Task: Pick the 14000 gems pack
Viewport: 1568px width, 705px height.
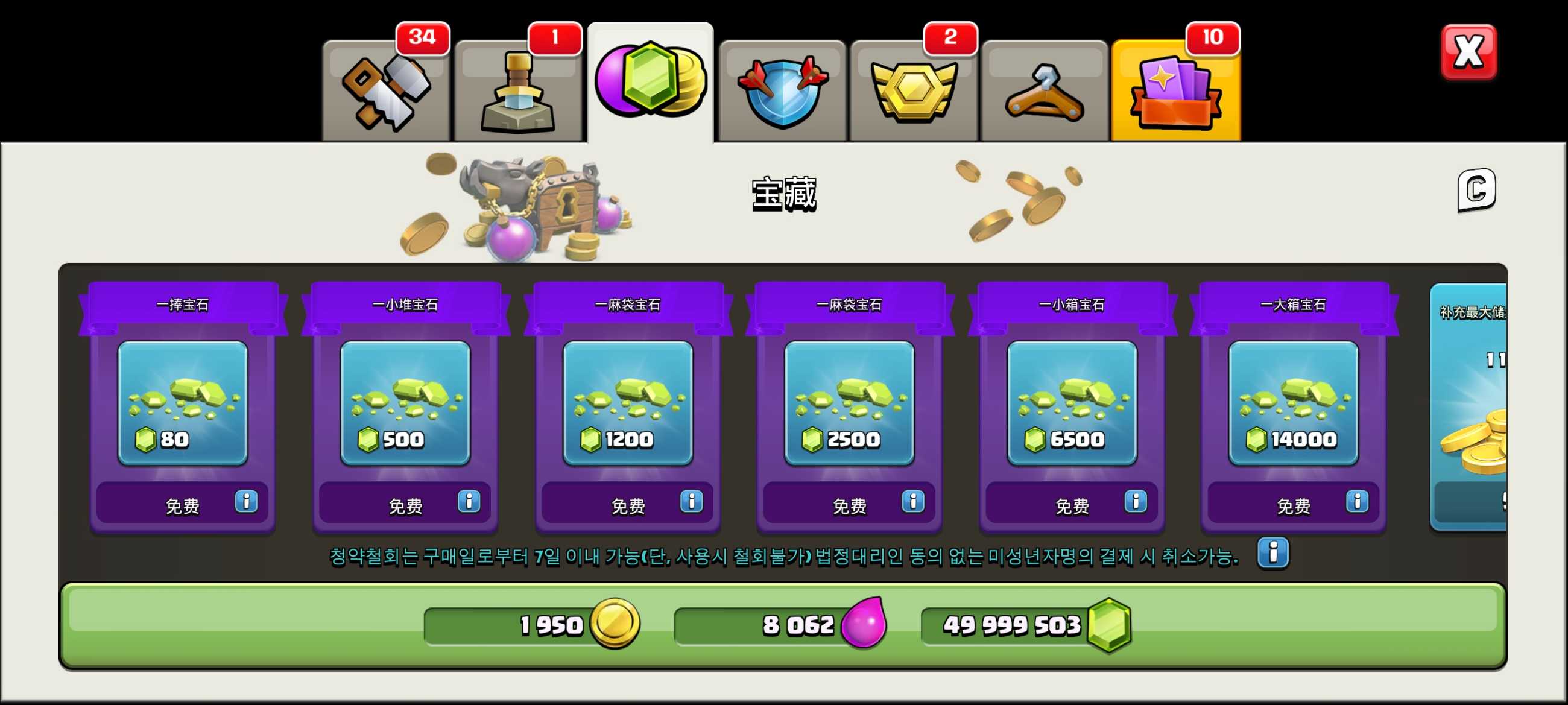Action: (x=1294, y=403)
